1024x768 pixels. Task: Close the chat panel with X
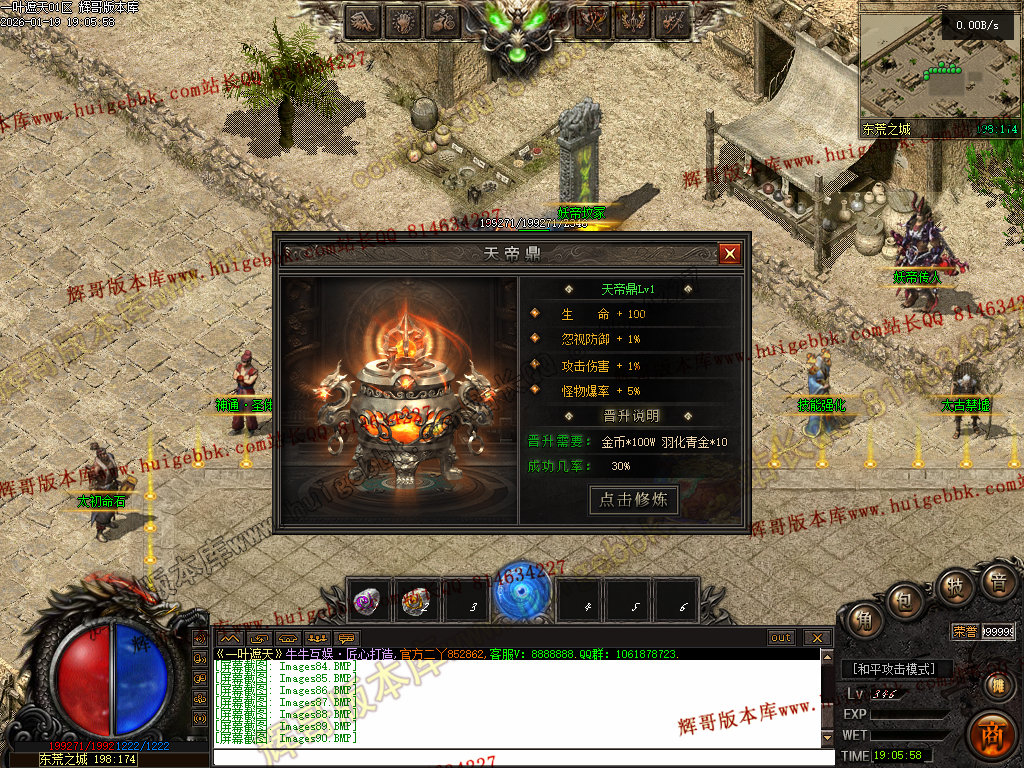coord(817,637)
